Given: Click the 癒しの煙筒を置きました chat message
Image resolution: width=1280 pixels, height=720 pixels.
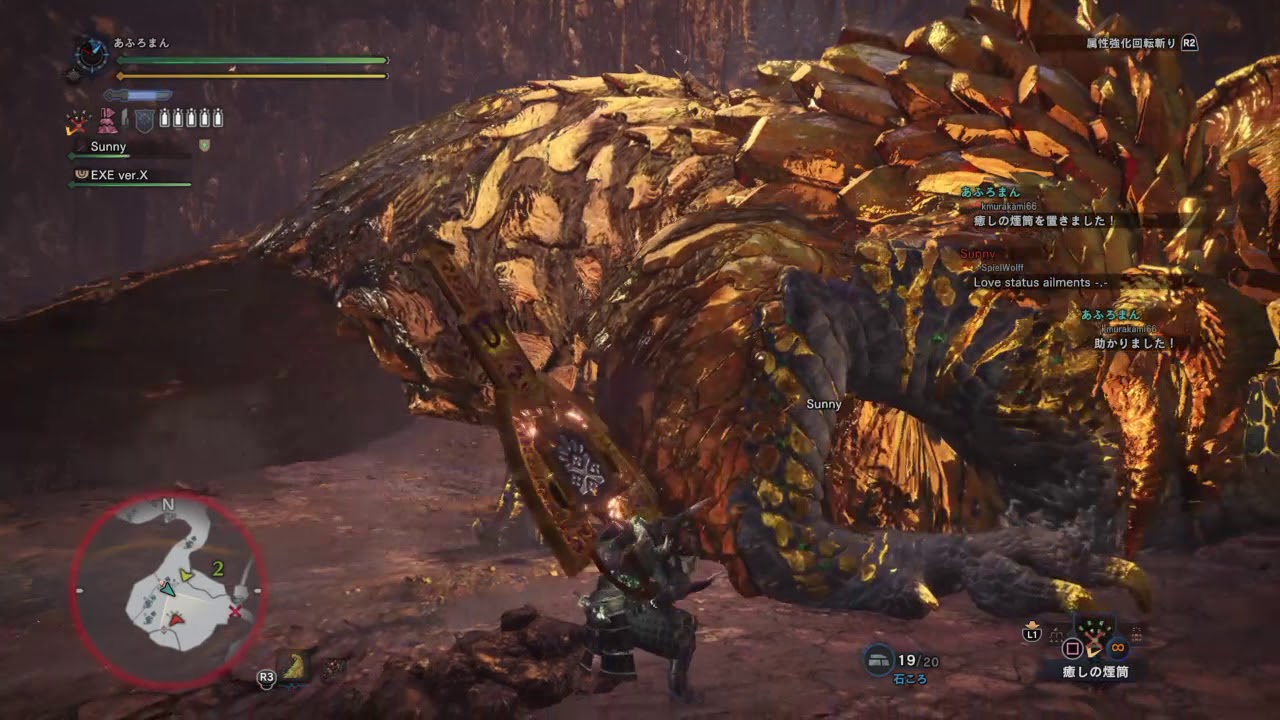Looking at the screenshot, I should [x=1045, y=221].
